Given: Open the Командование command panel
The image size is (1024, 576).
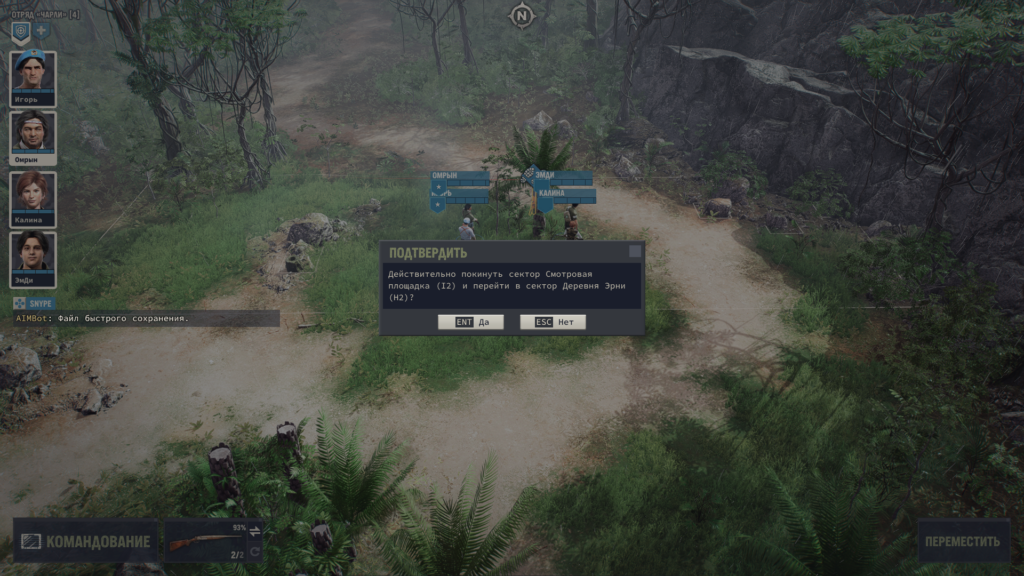Looking at the screenshot, I should tap(86, 541).
